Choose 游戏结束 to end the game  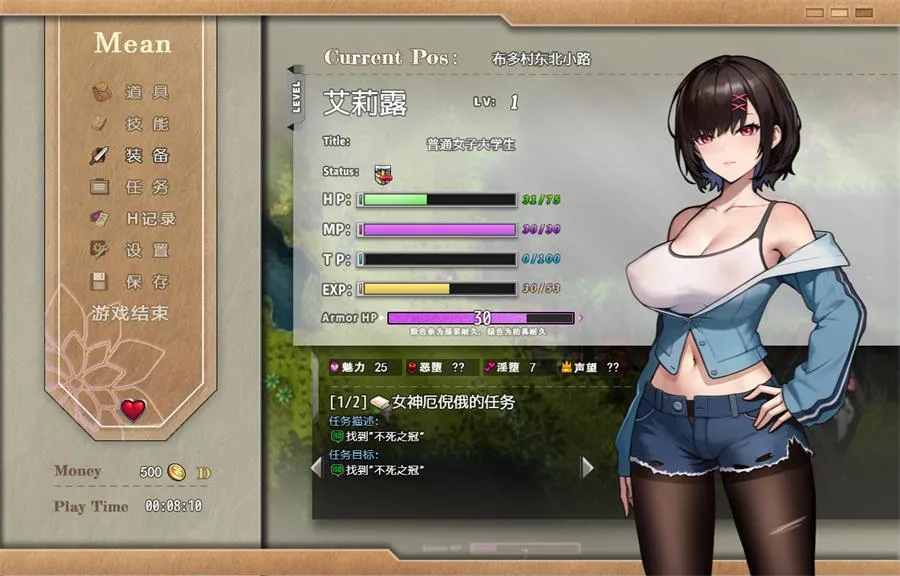[x=130, y=313]
